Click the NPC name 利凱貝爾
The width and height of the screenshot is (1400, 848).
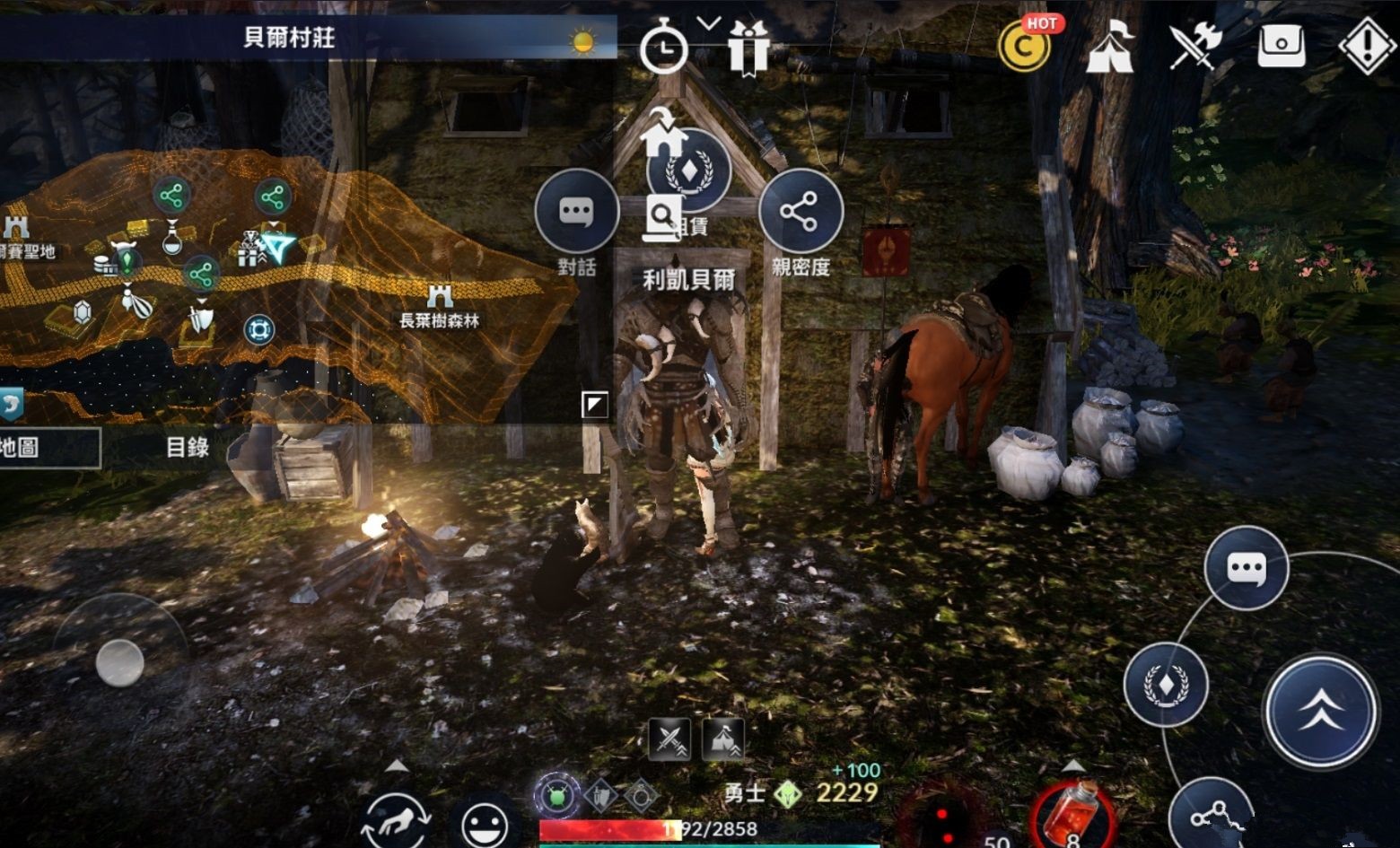click(688, 279)
